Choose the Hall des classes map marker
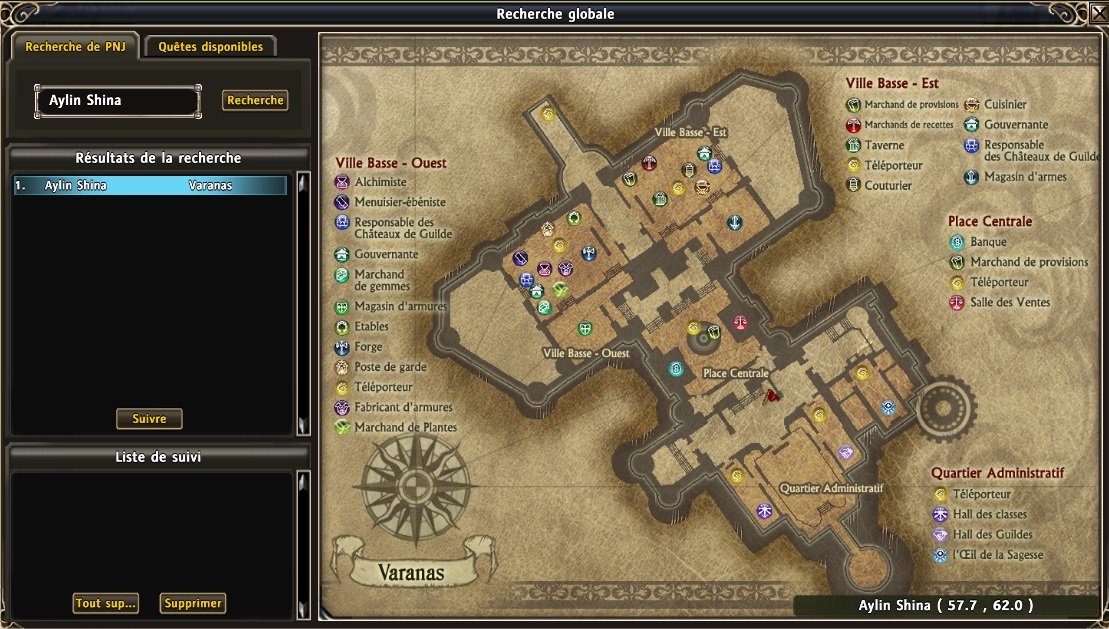This screenshot has width=1109, height=629. [x=765, y=511]
